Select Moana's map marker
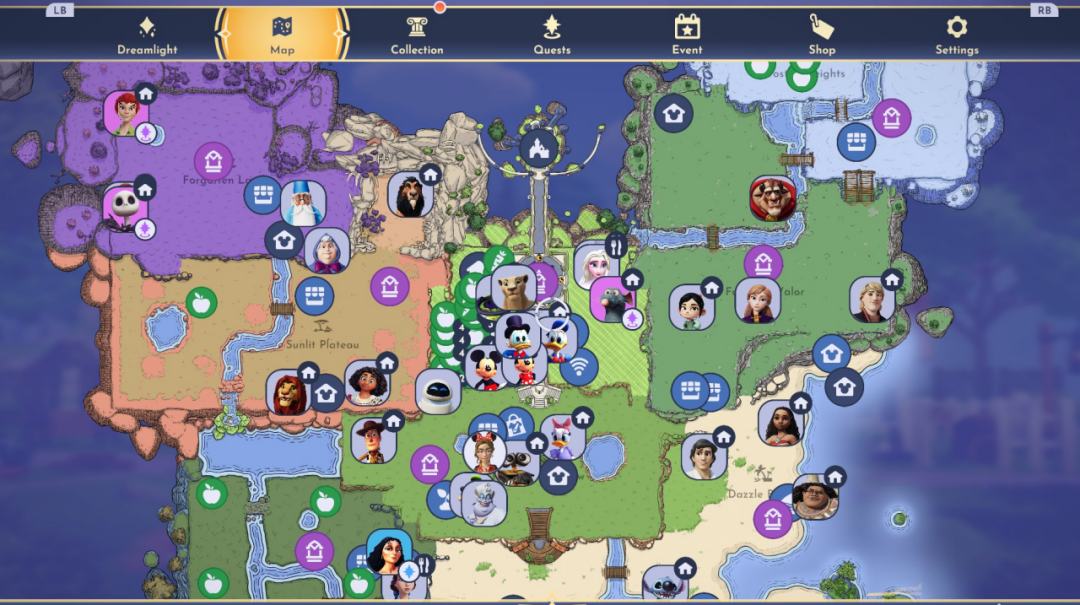This screenshot has width=1080, height=605. [780, 422]
